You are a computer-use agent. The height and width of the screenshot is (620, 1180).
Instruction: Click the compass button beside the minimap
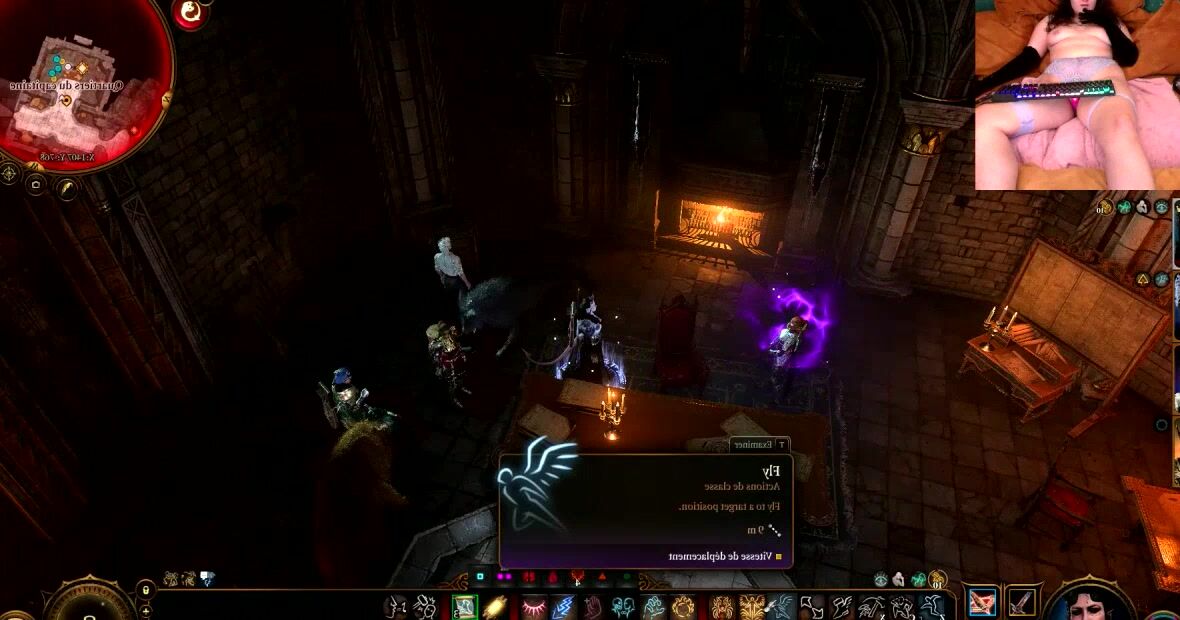pos(9,173)
